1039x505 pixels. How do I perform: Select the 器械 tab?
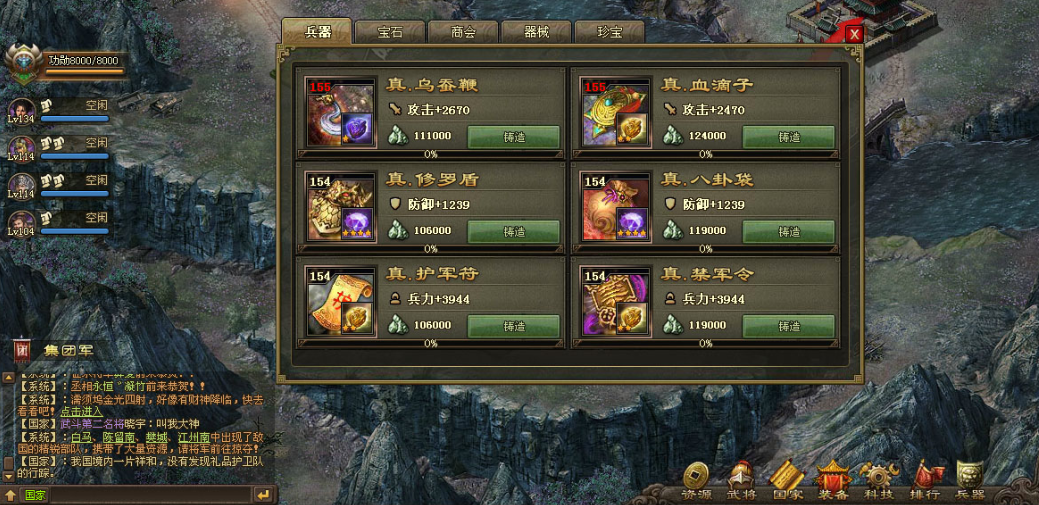tap(536, 33)
